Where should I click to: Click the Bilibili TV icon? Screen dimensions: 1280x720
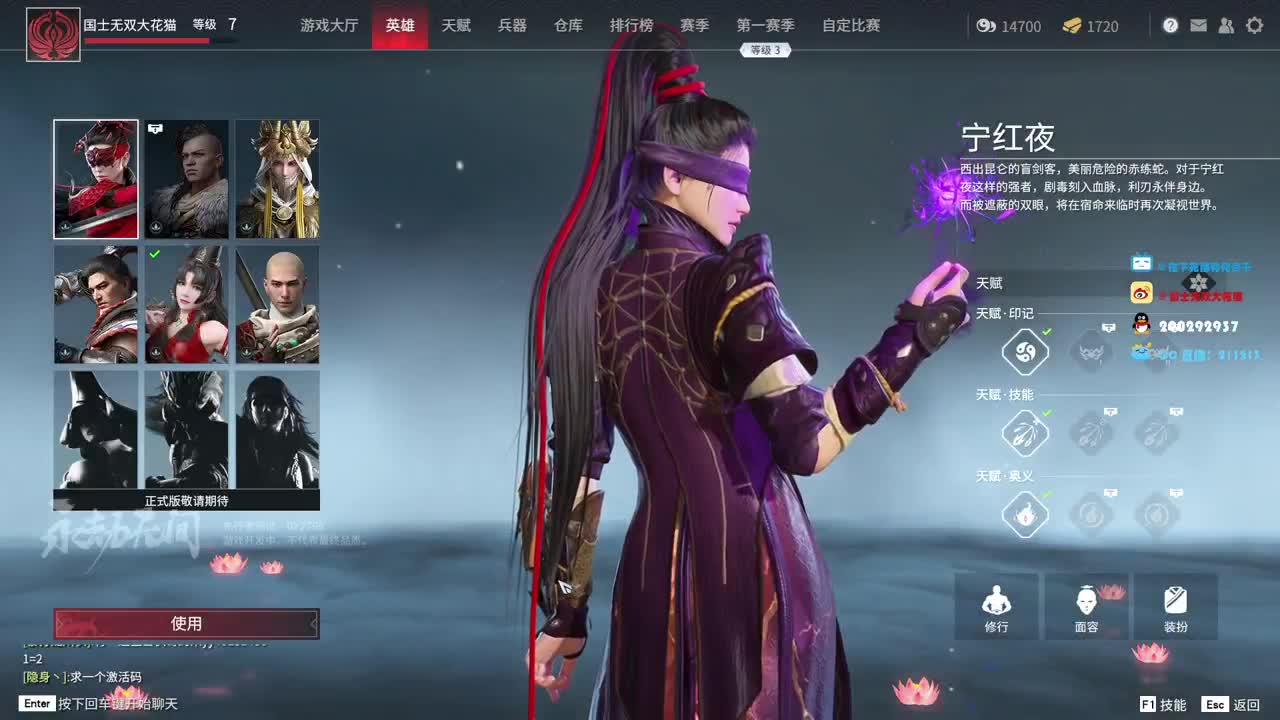pyautogui.click(x=1140, y=263)
